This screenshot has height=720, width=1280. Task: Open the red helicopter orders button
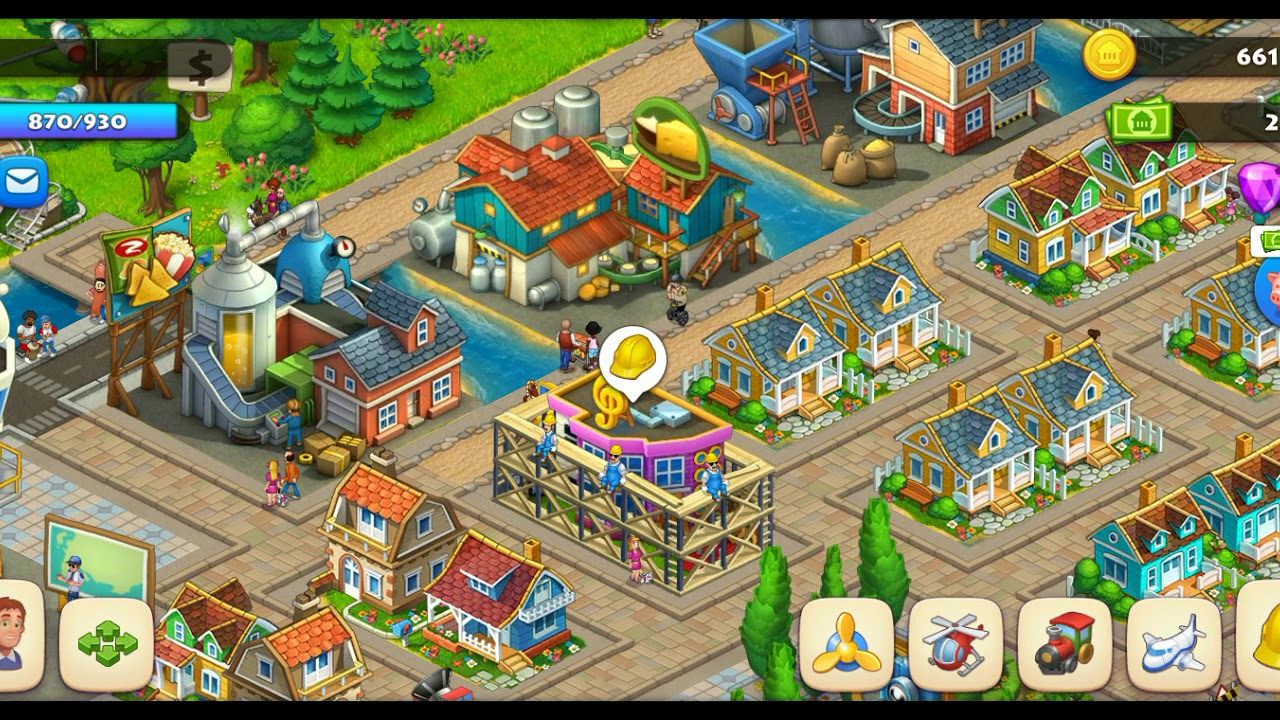tap(955, 645)
